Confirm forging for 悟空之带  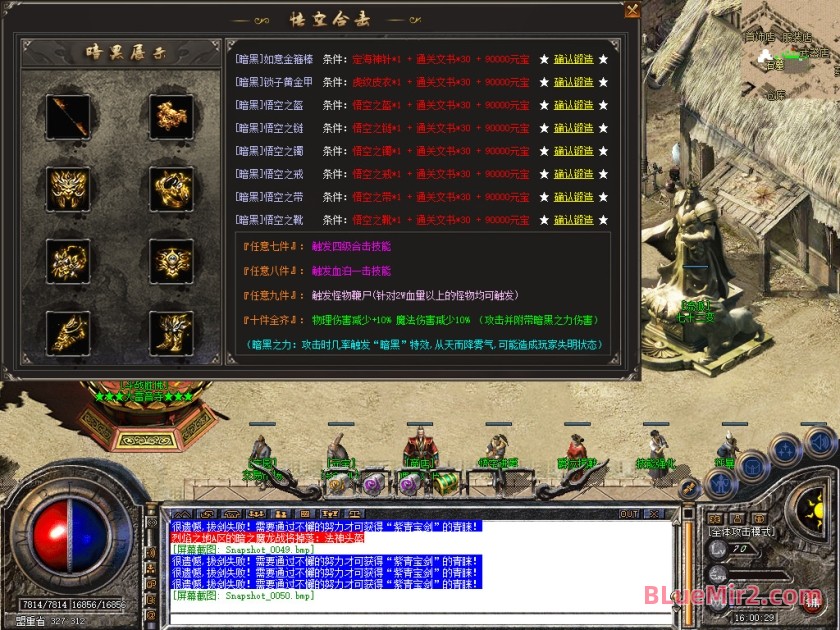pyautogui.click(x=574, y=196)
